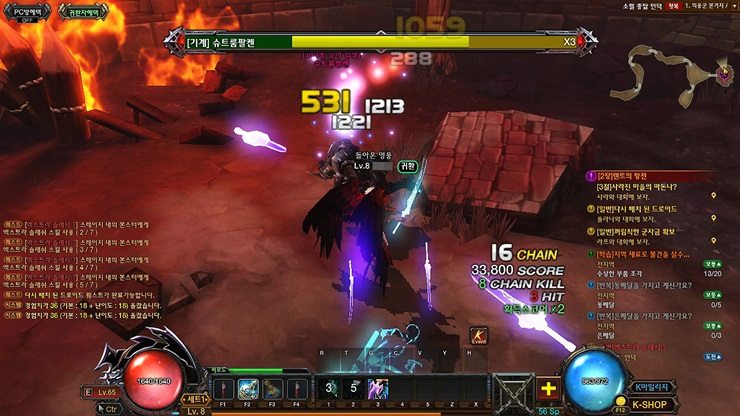Select the [2장] main quest entry
The image size is (740, 416).
click(x=640, y=174)
